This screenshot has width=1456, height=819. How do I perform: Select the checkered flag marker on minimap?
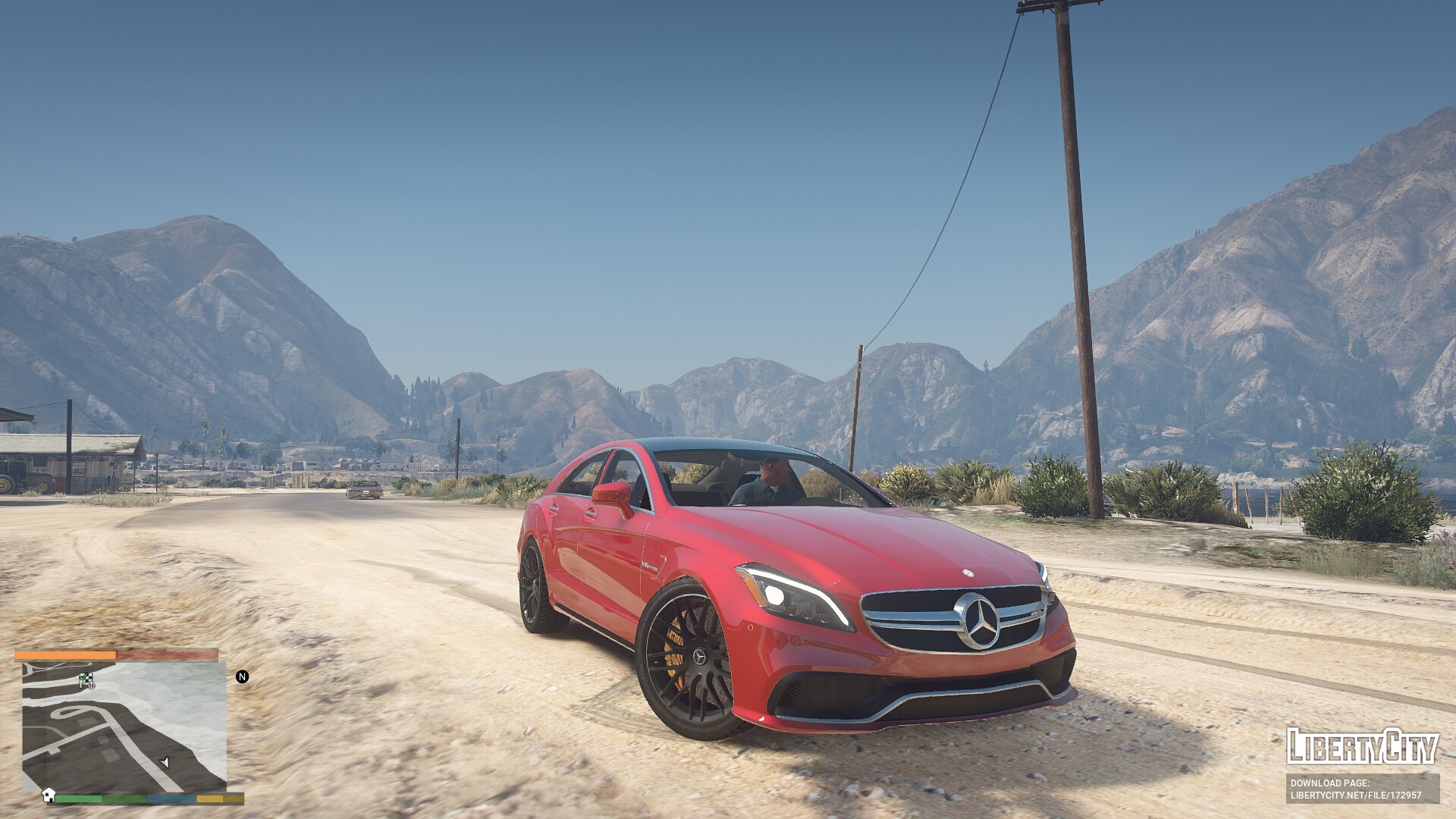click(85, 679)
